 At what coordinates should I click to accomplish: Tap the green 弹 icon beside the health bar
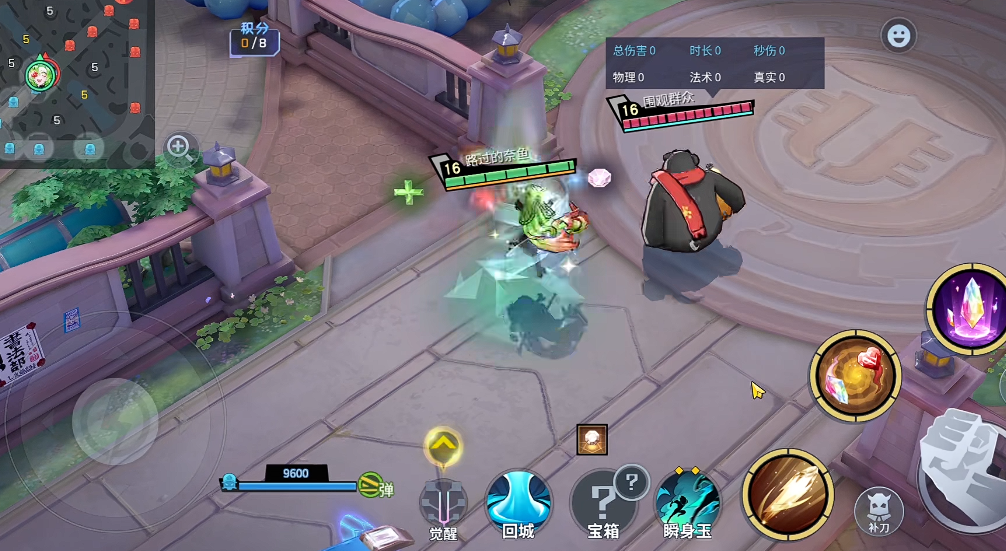tap(372, 487)
